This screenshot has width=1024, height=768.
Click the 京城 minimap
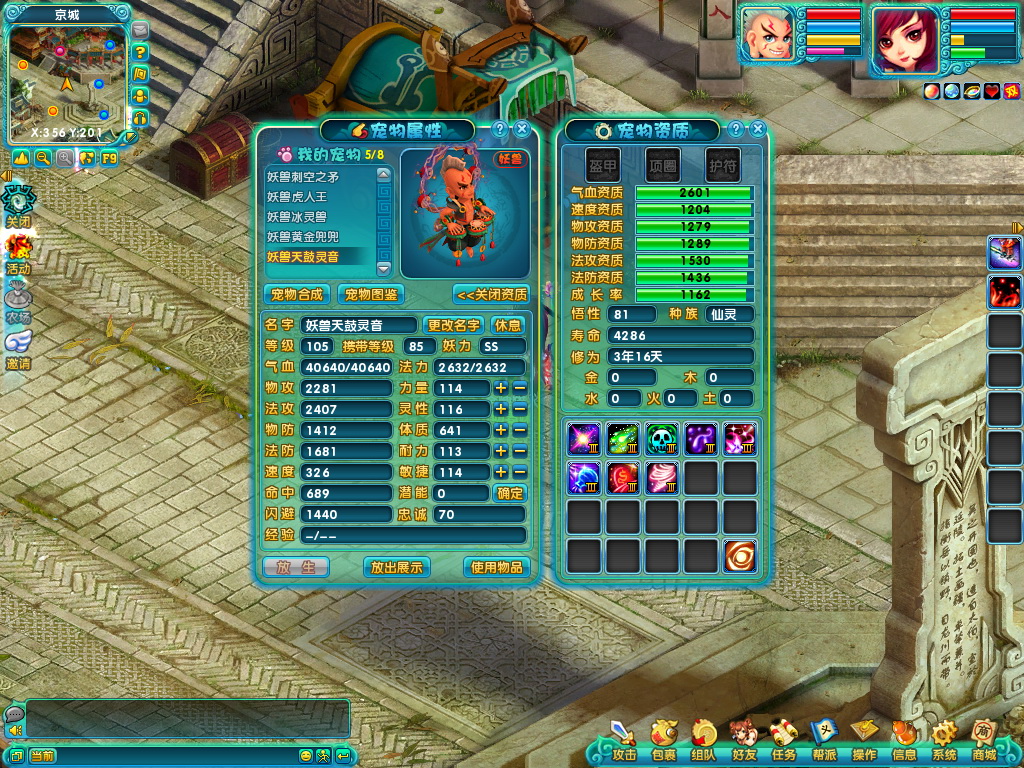[x=66, y=80]
